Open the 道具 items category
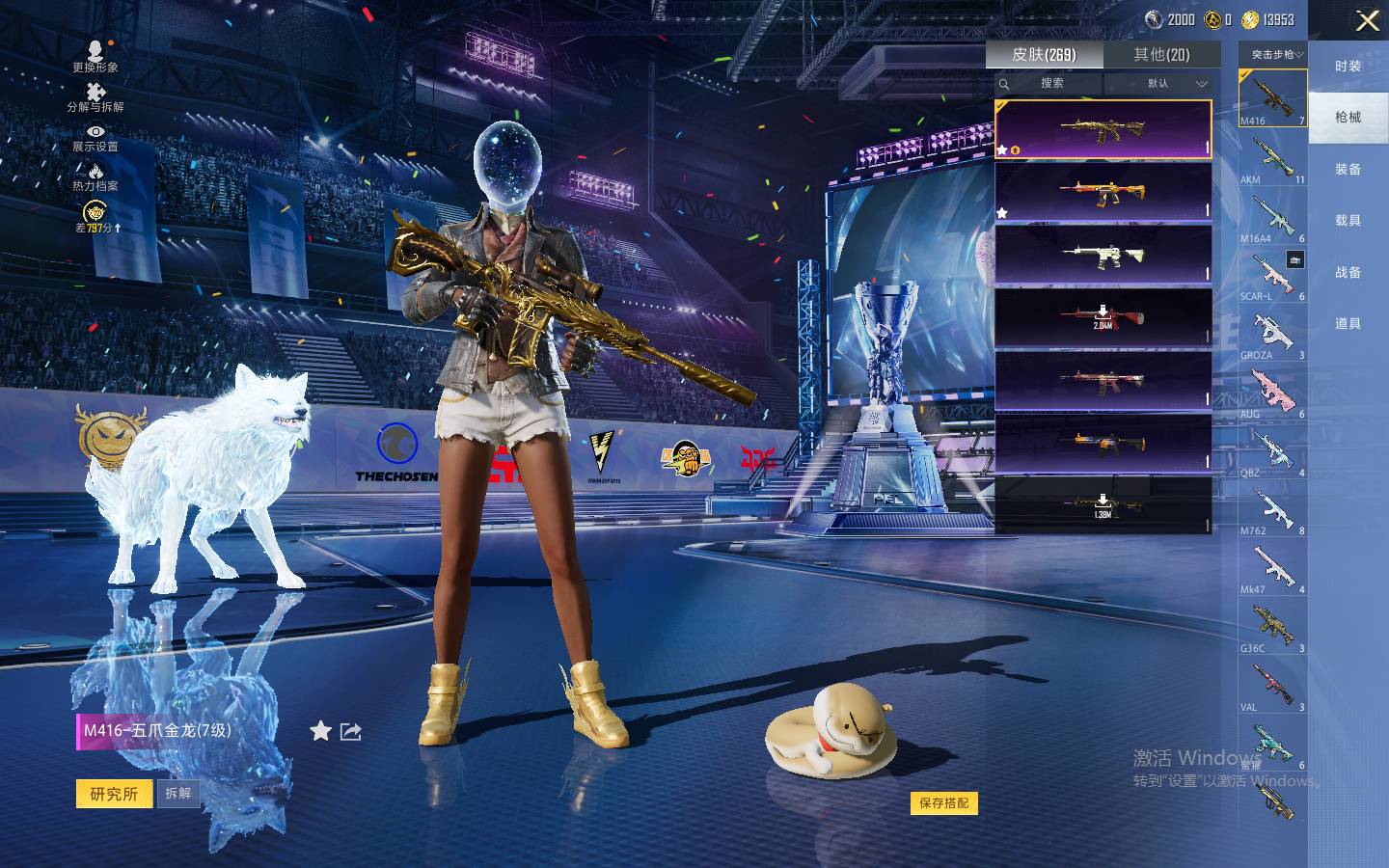This screenshot has width=1389, height=868. 1348,324
